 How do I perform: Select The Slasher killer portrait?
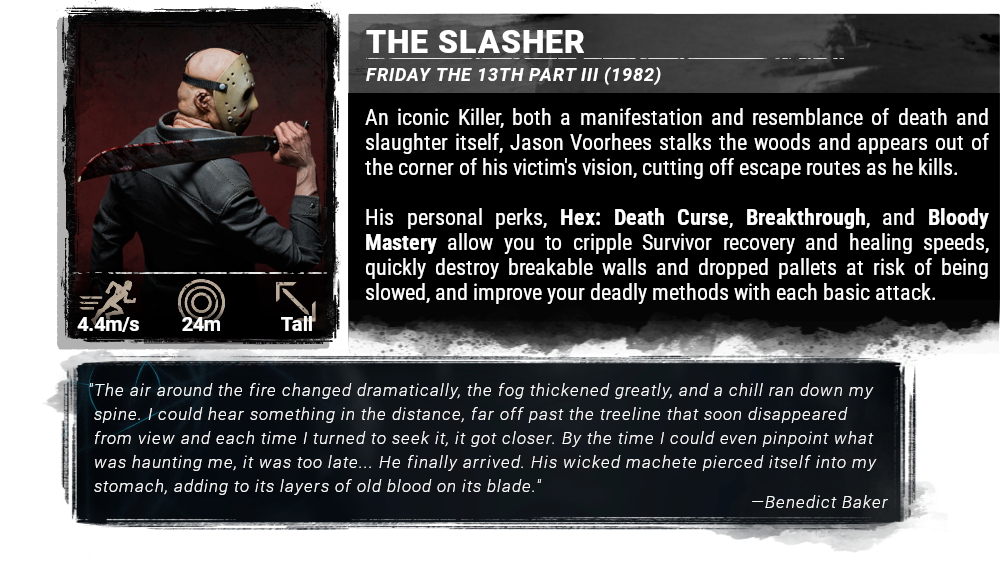click(200, 150)
